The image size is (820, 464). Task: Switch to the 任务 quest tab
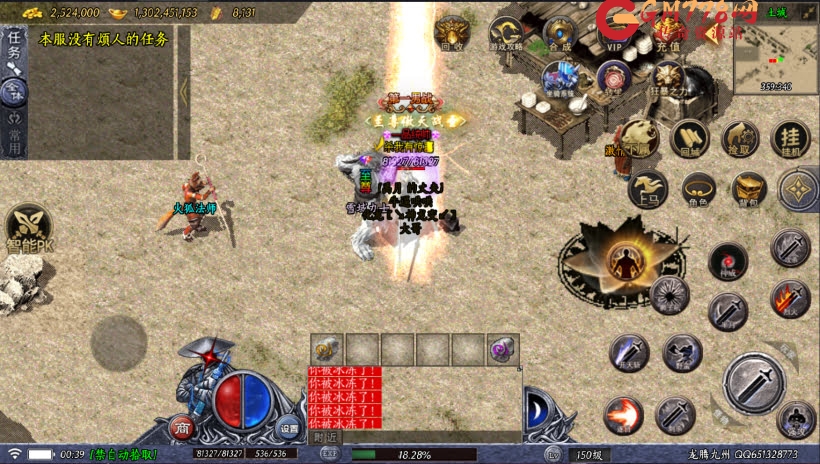tap(14, 44)
